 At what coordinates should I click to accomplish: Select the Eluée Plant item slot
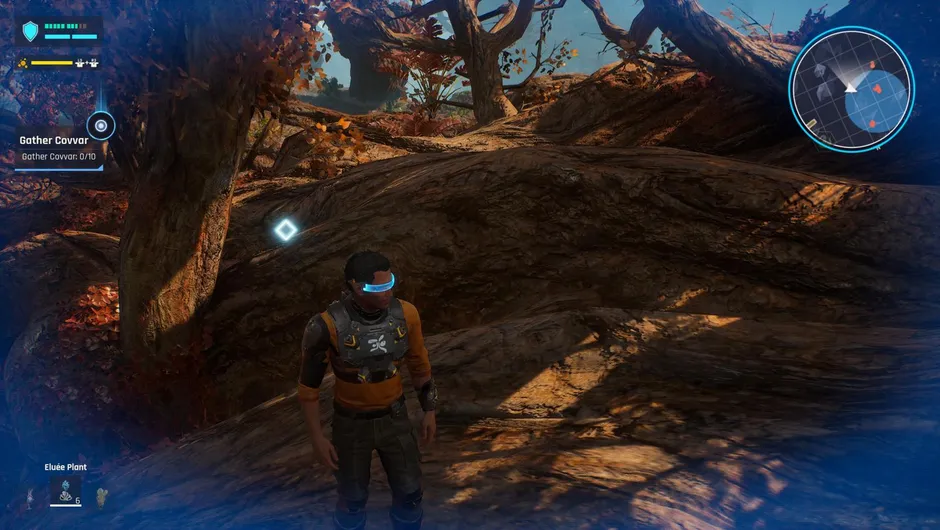click(66, 490)
